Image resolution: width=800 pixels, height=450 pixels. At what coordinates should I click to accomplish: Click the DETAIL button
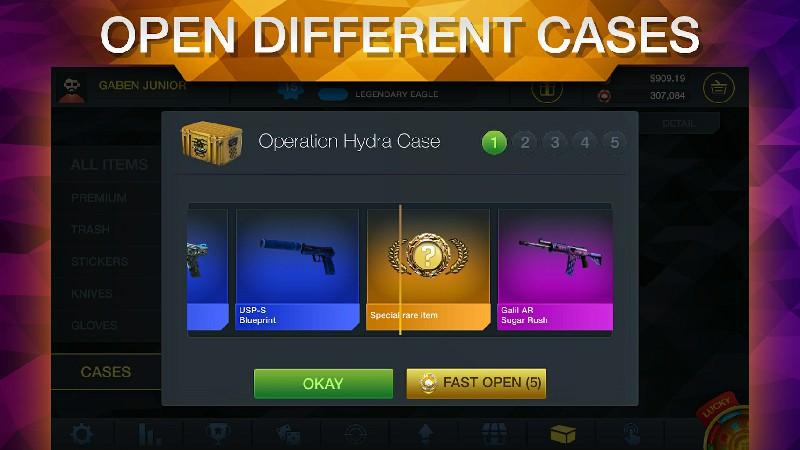coord(678,123)
